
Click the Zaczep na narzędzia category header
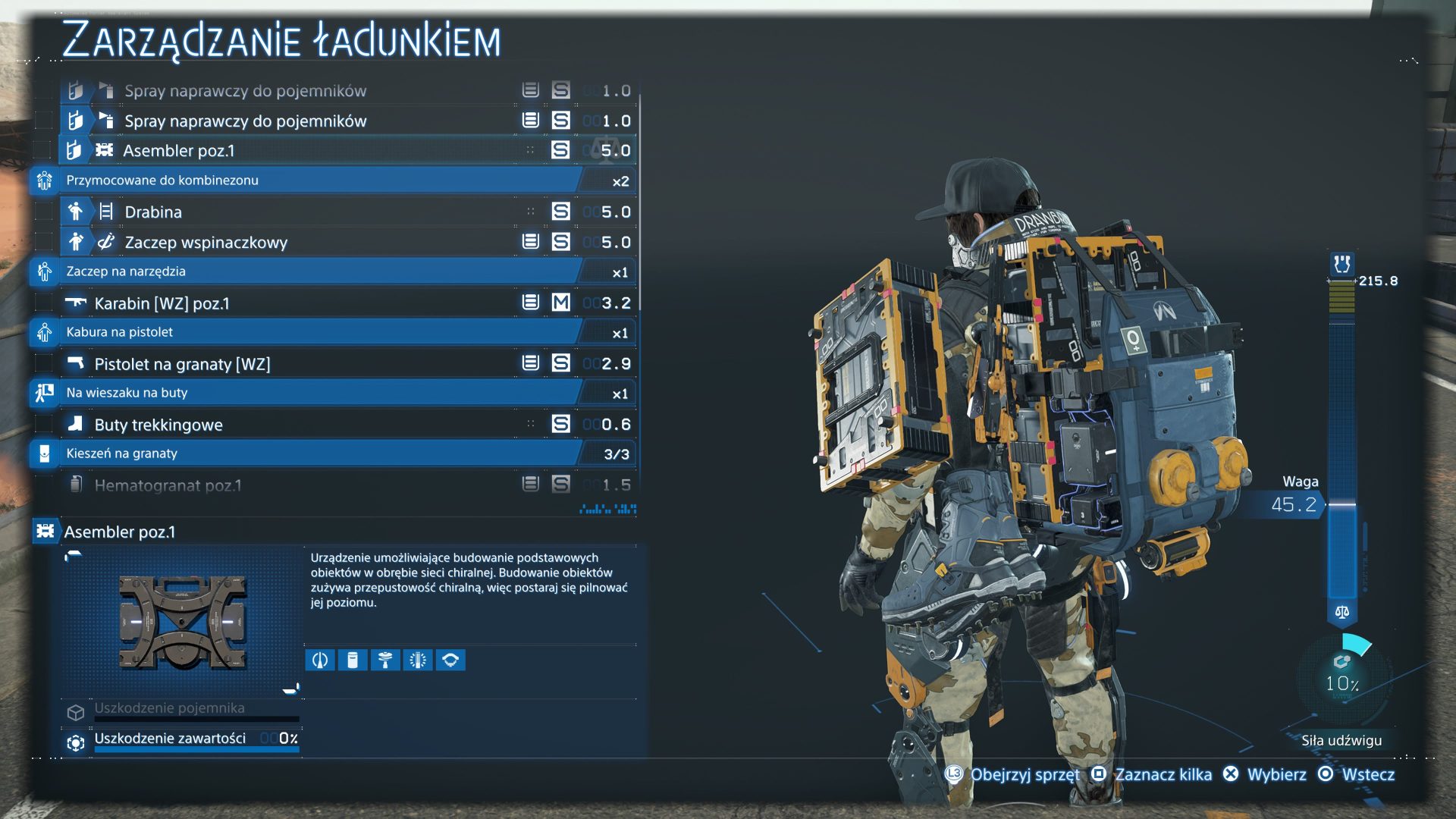(318, 271)
